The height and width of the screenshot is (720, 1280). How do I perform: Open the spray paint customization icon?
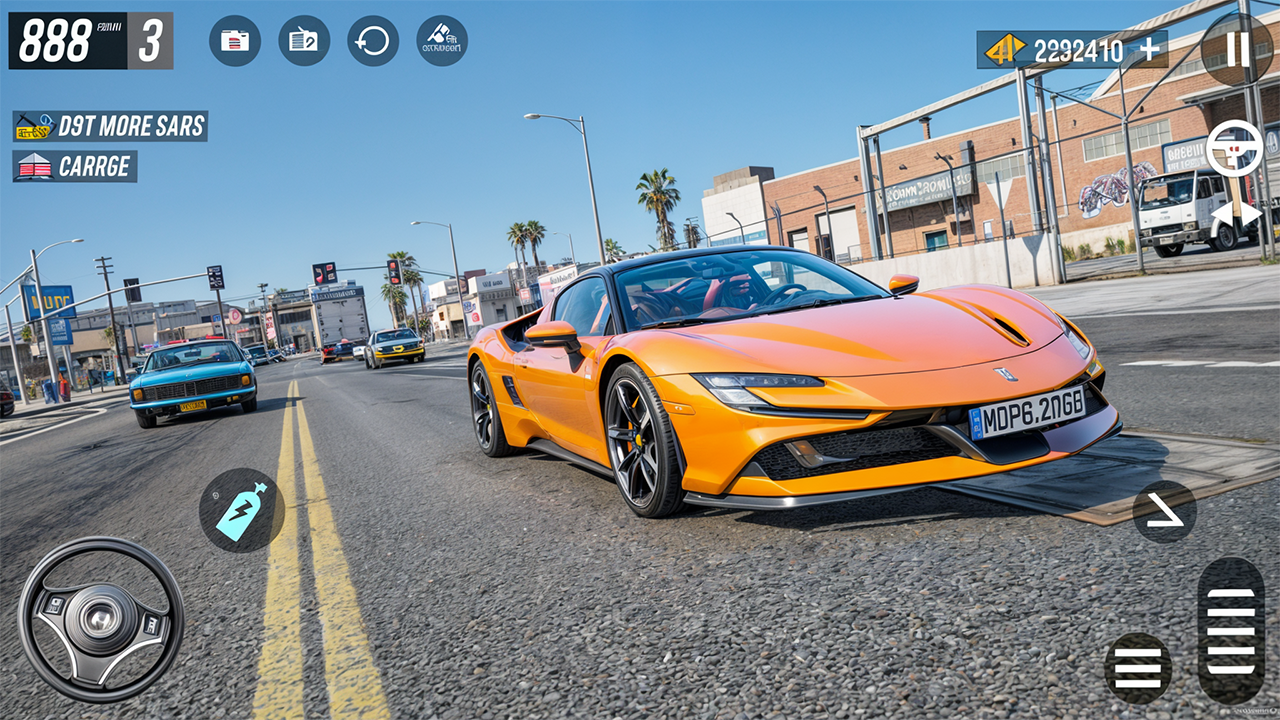(x=440, y=41)
